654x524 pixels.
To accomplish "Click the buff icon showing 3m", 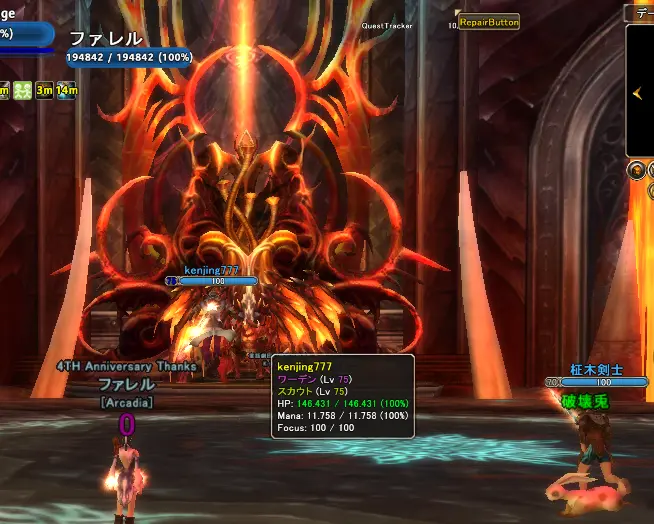I will point(45,91).
